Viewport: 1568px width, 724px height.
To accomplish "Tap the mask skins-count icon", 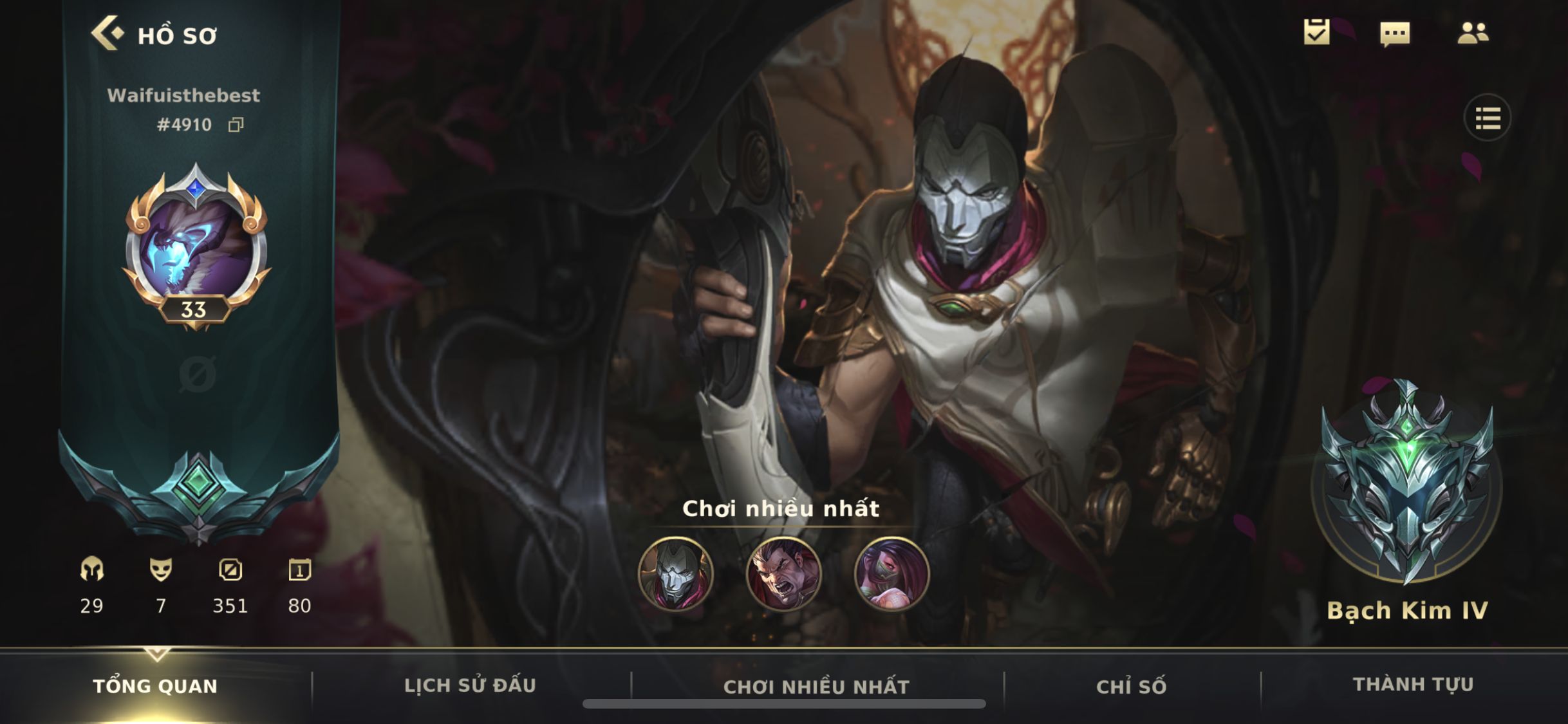I will [161, 570].
